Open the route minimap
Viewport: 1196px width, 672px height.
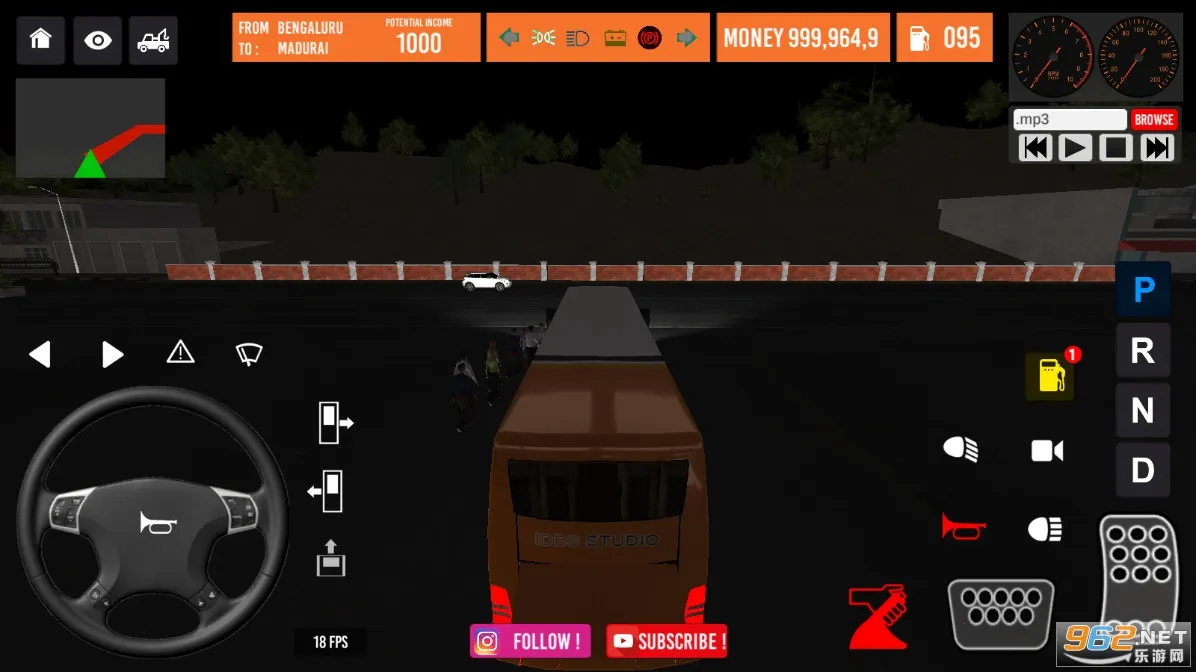[x=90, y=129]
